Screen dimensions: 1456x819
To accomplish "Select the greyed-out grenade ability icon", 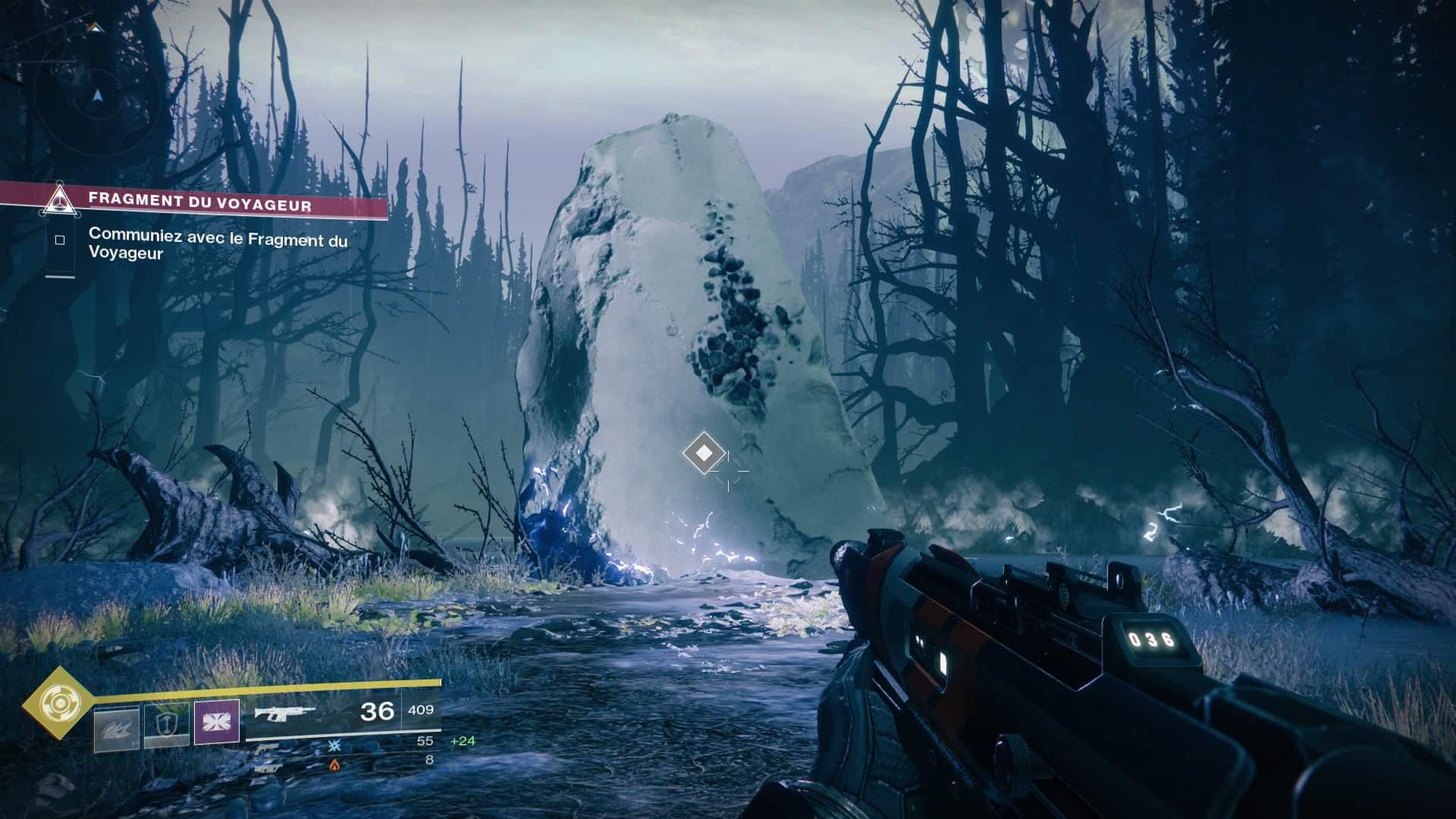I will (117, 729).
